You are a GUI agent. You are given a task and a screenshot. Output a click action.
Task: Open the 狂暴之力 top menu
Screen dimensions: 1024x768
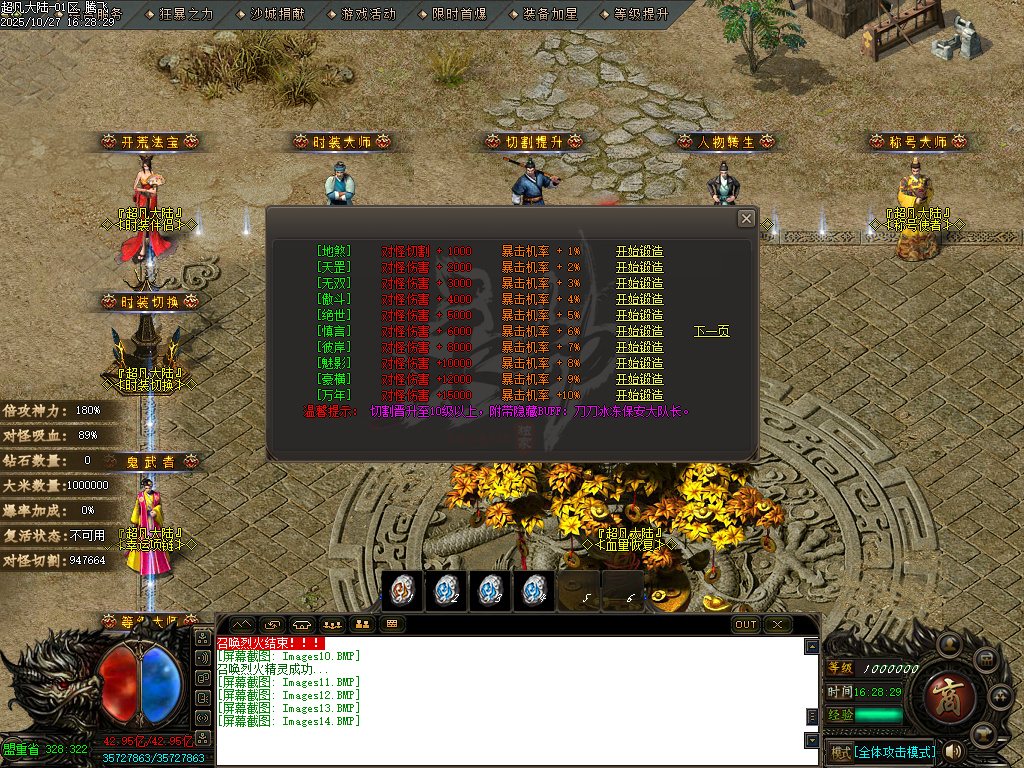186,14
